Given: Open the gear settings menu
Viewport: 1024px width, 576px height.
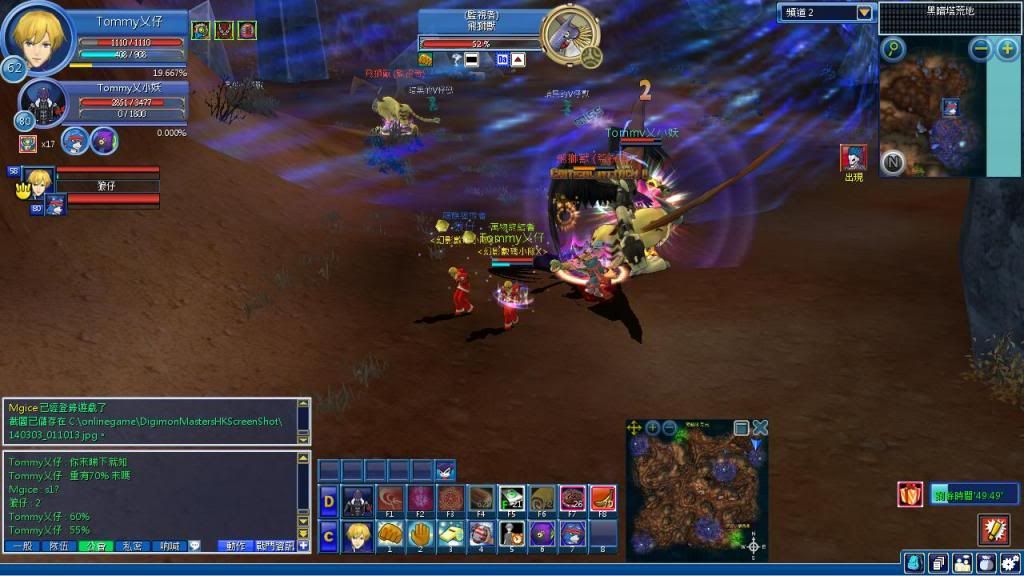Looking at the screenshot, I should click(x=1010, y=563).
